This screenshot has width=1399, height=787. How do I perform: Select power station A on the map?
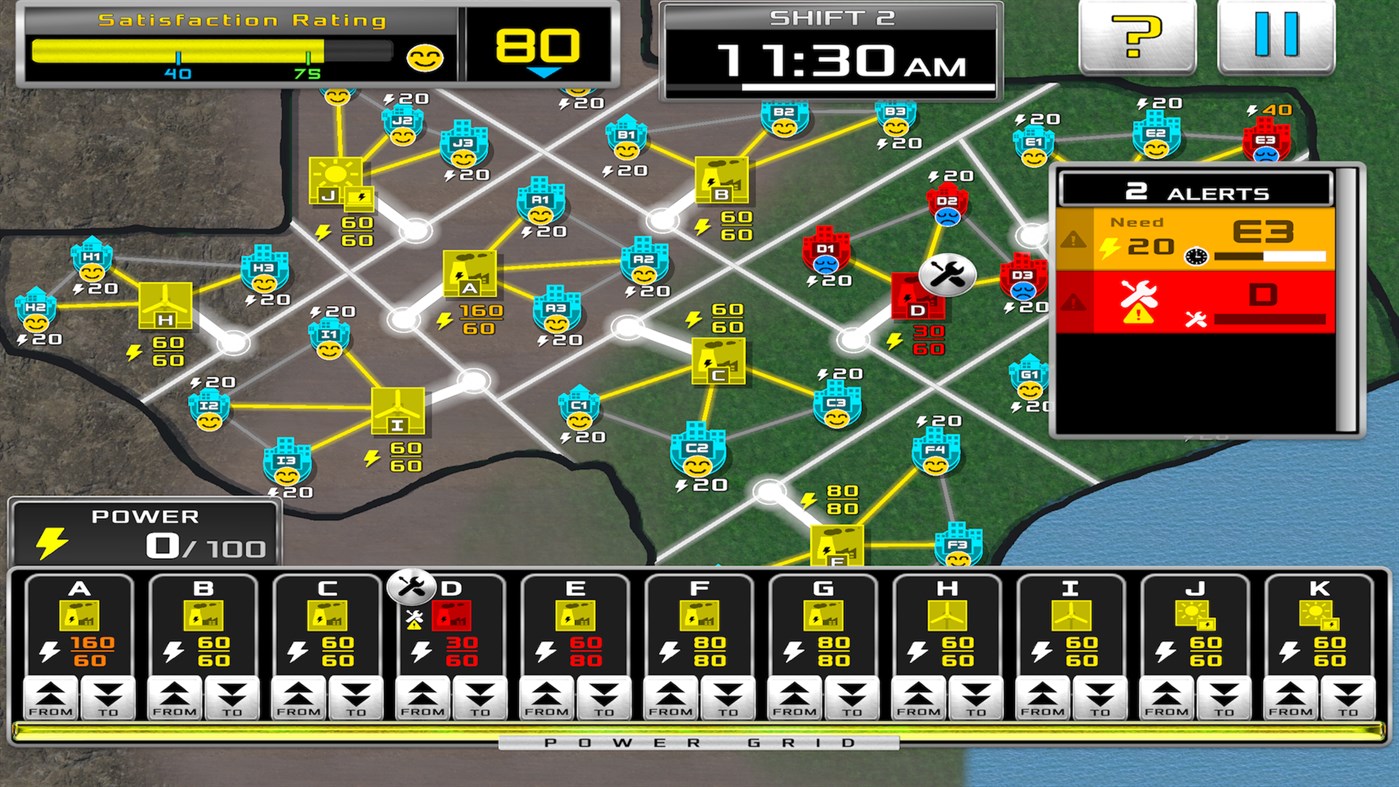468,272
